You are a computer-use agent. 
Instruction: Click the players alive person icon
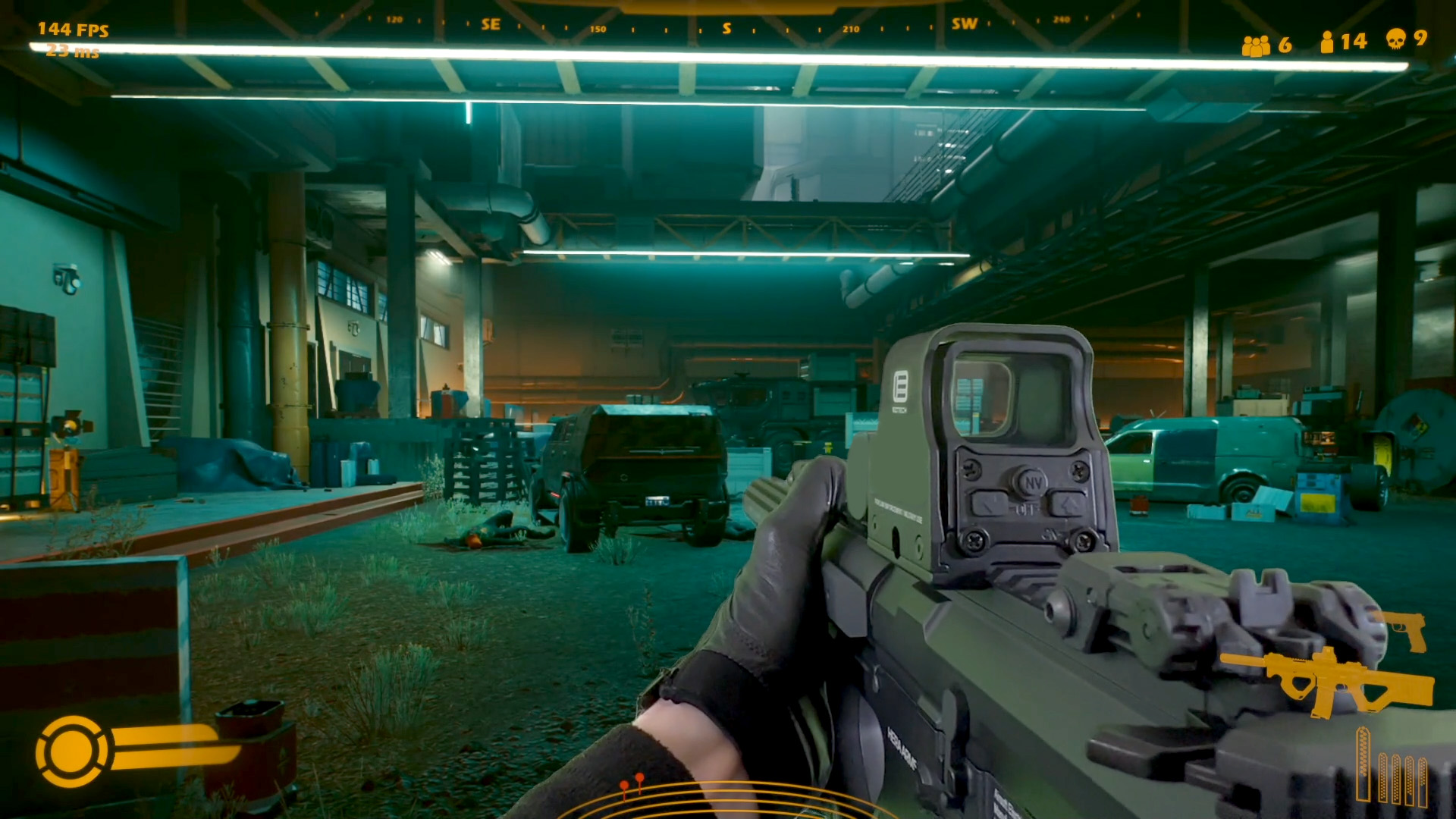point(1326,42)
